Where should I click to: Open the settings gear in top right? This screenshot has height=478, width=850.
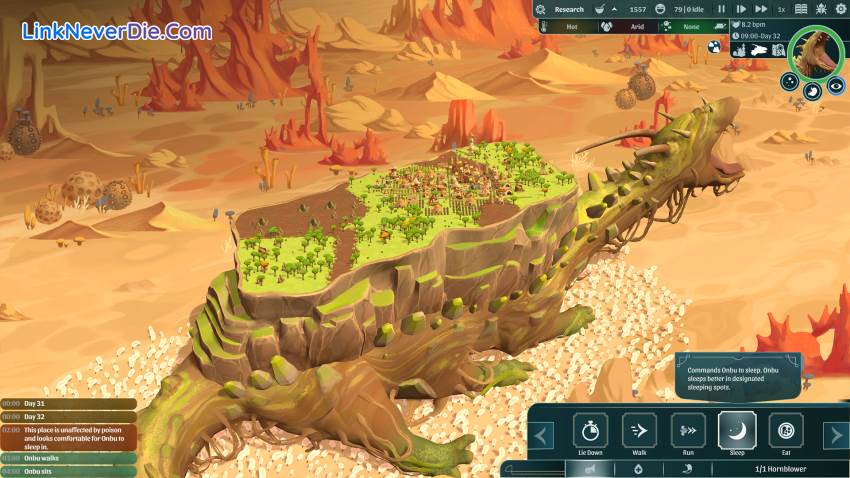[838, 9]
